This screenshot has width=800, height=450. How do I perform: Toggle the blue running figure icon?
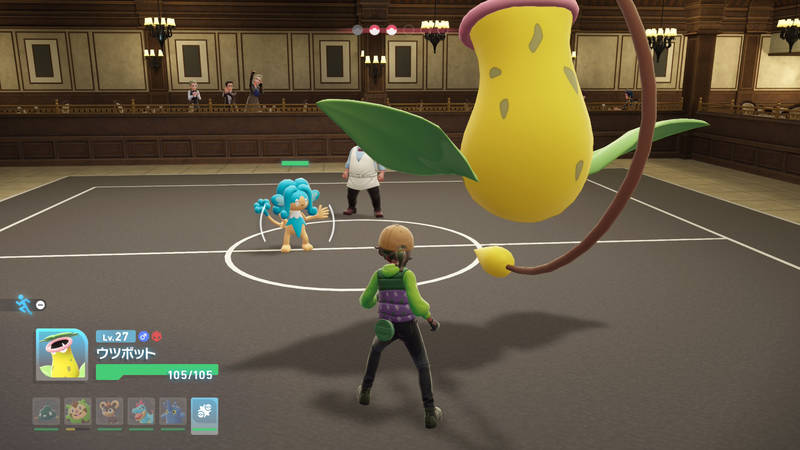point(23,303)
